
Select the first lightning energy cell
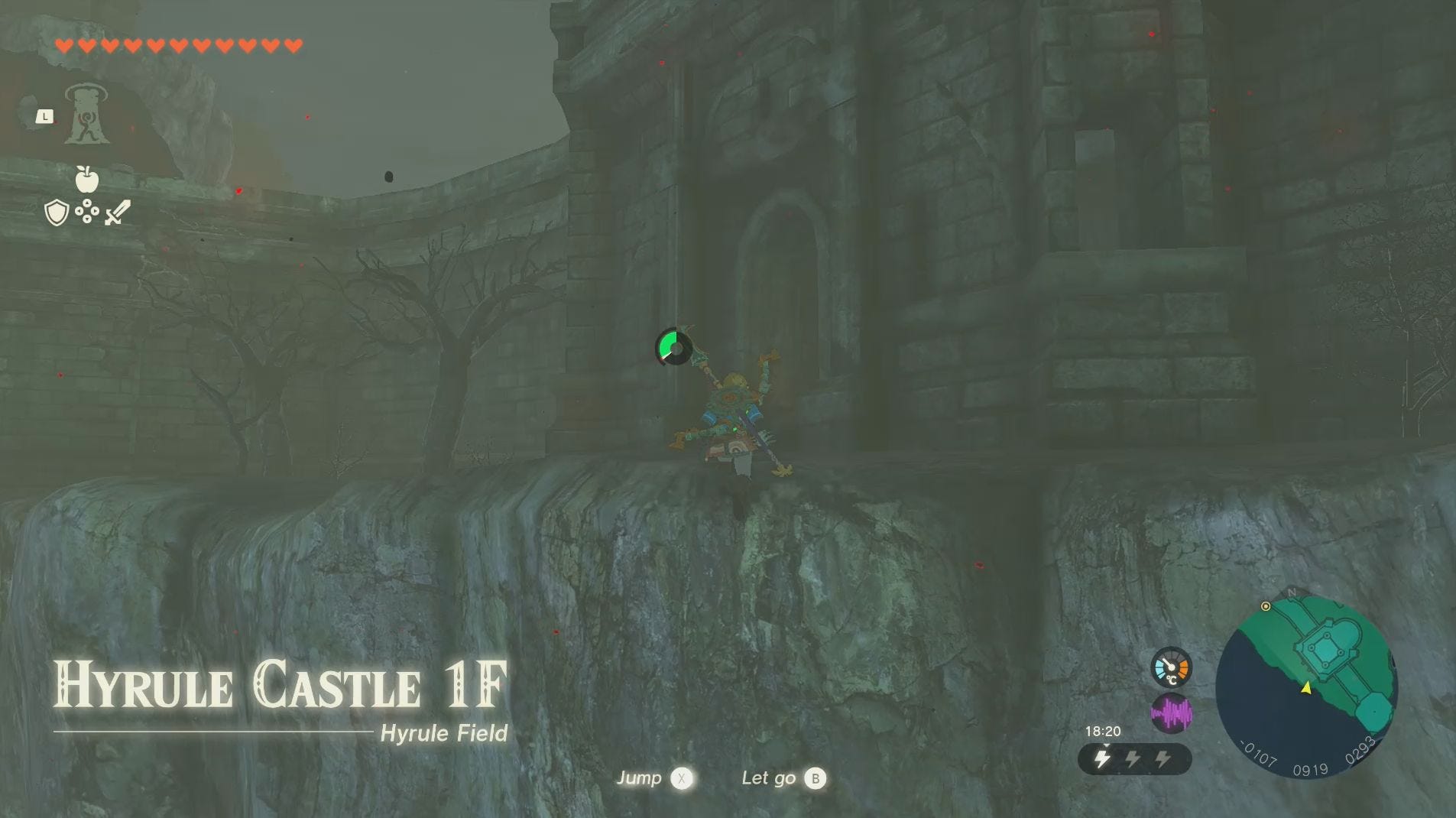(1102, 758)
